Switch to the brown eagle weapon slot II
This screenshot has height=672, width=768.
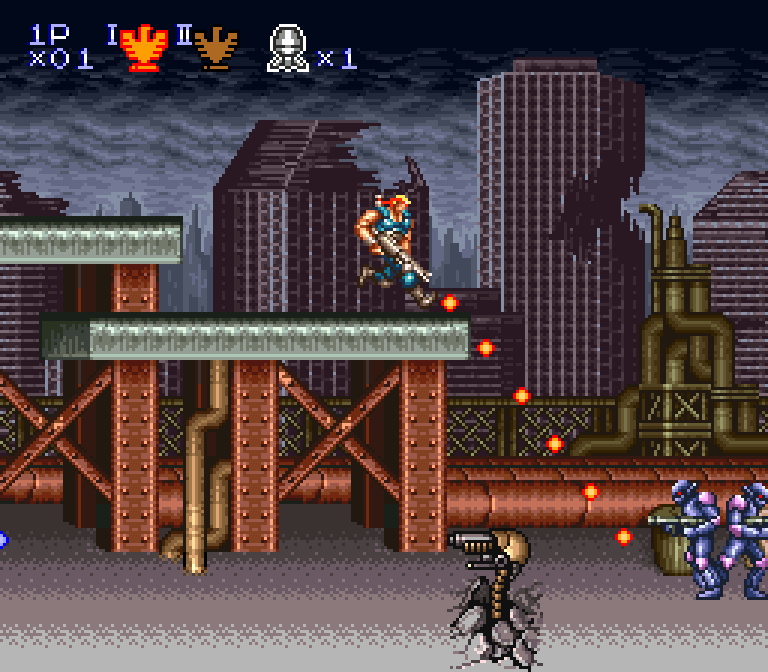(x=215, y=48)
